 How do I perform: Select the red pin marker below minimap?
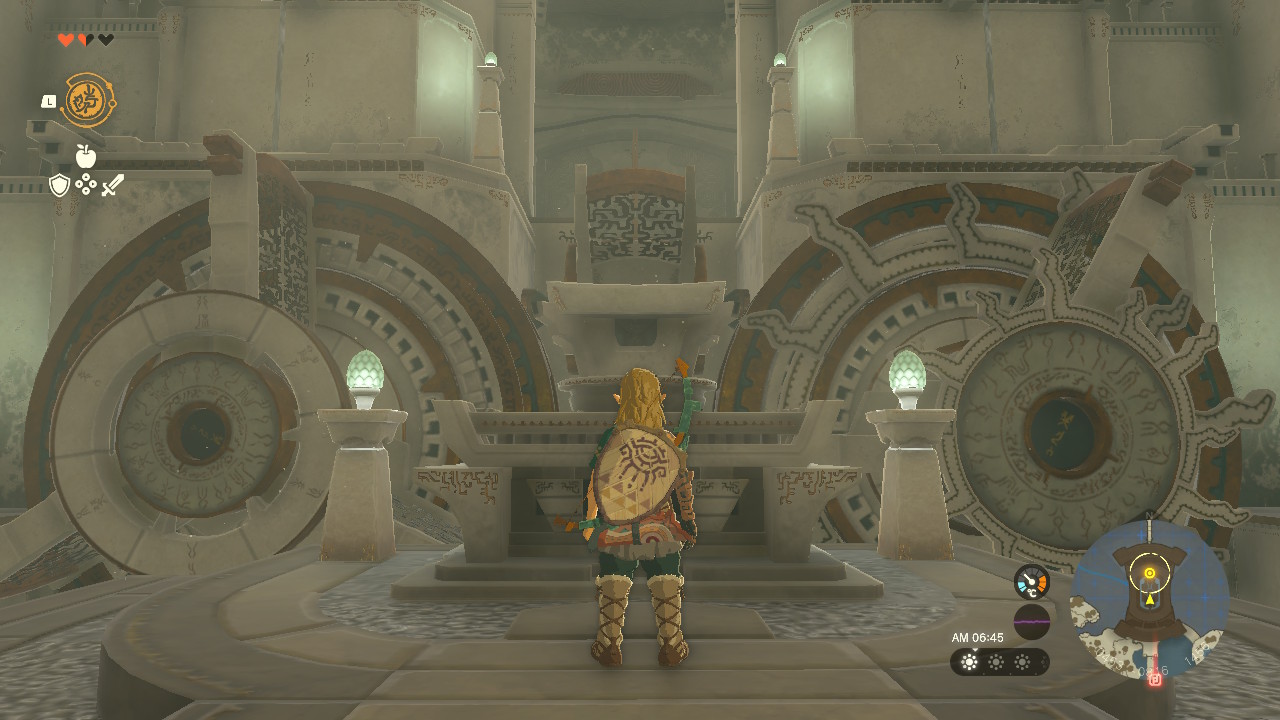(1155, 680)
